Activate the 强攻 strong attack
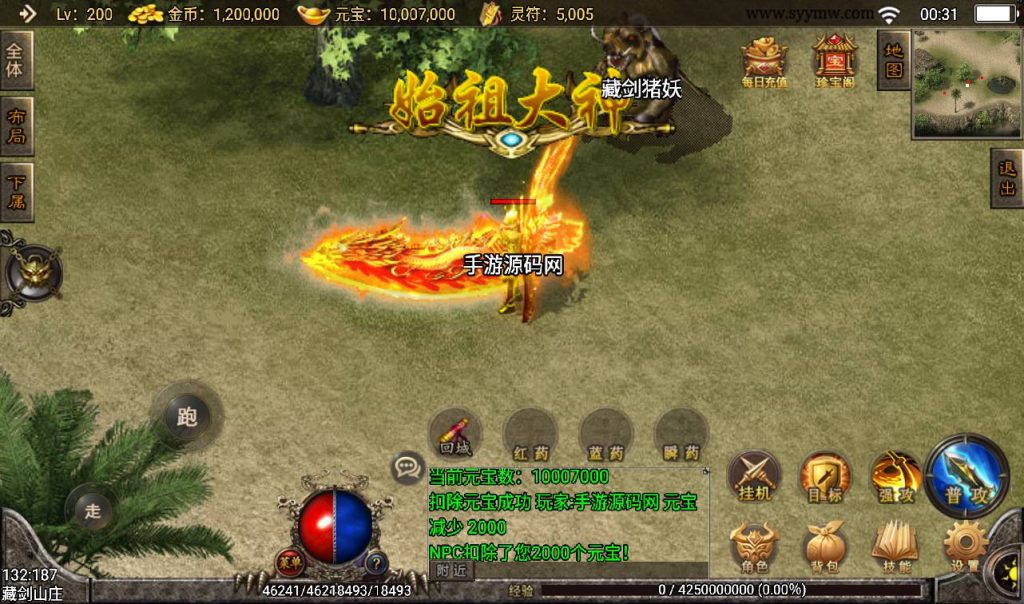1024x604 pixels. 894,475
